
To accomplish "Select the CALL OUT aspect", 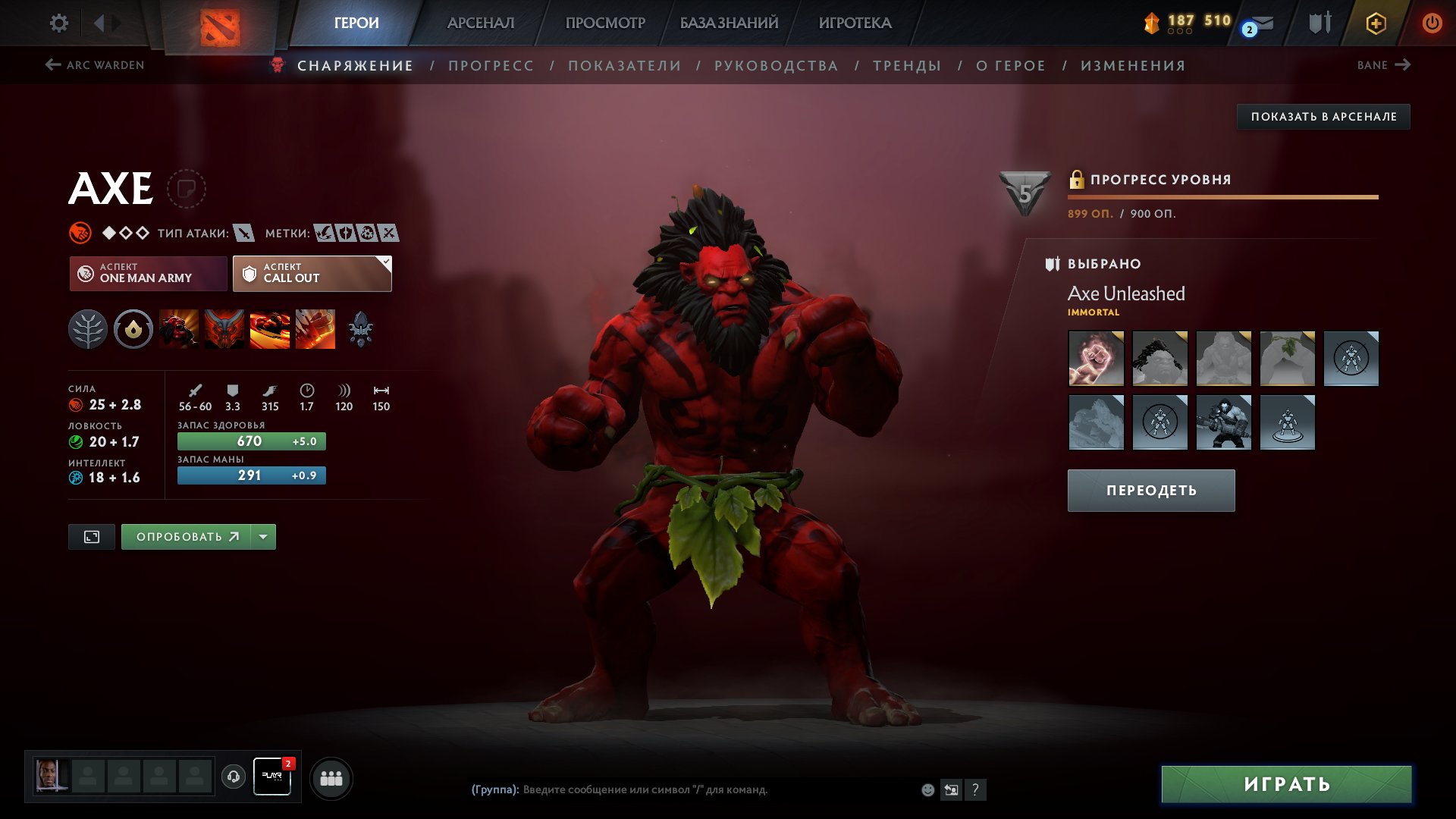I will (x=311, y=273).
